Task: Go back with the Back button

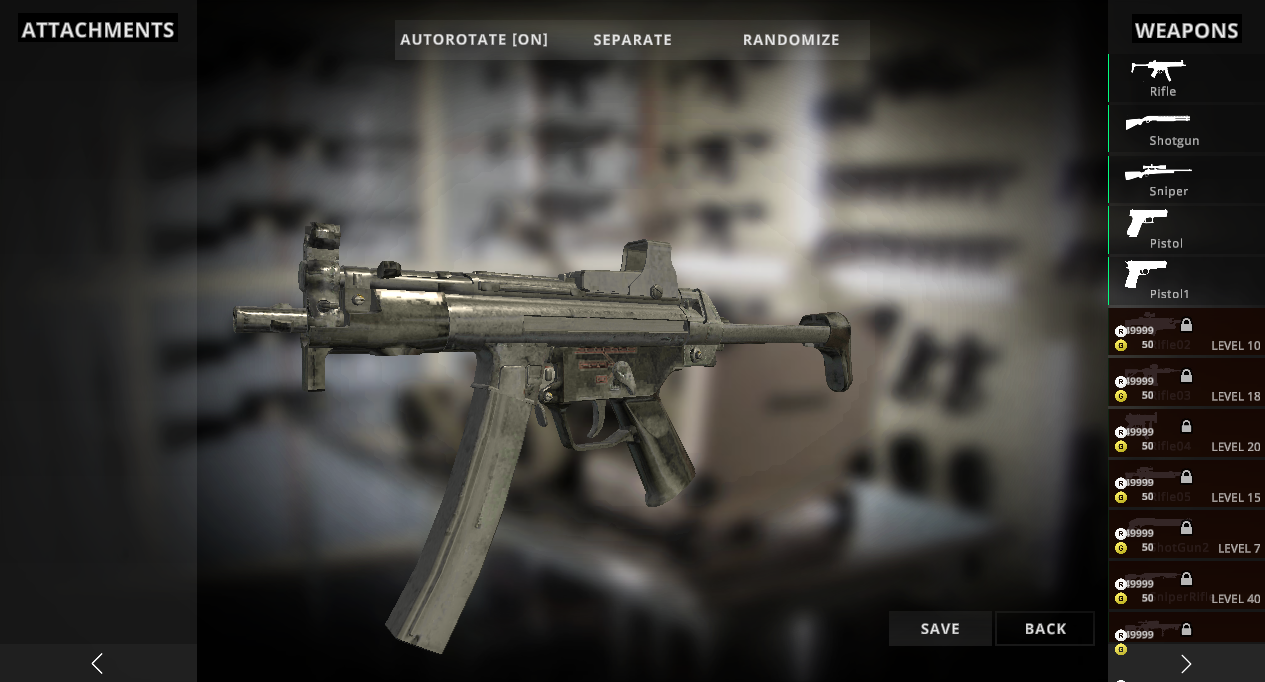Action: pos(1045,629)
